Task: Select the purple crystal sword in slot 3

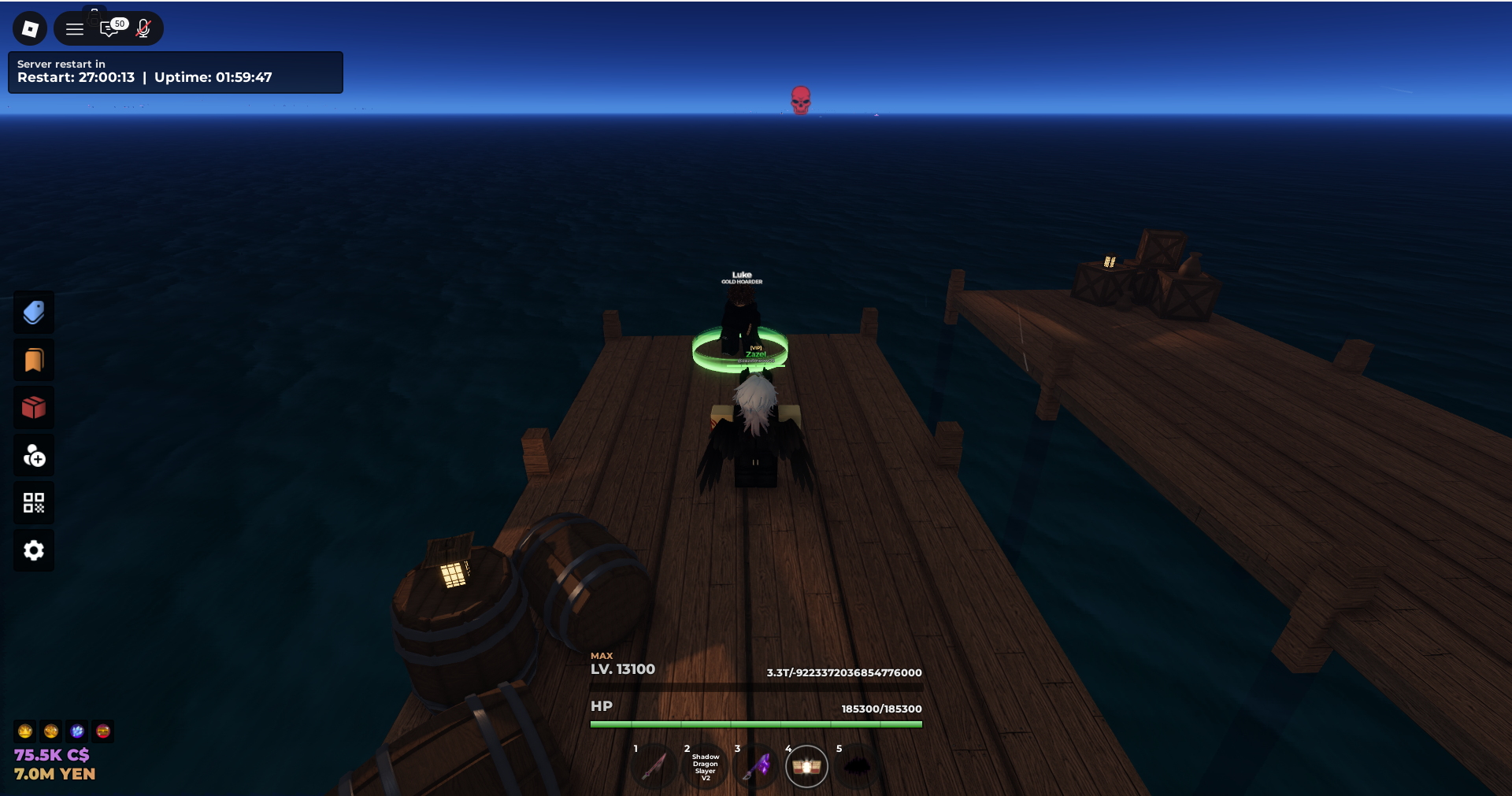Action: coord(757,766)
